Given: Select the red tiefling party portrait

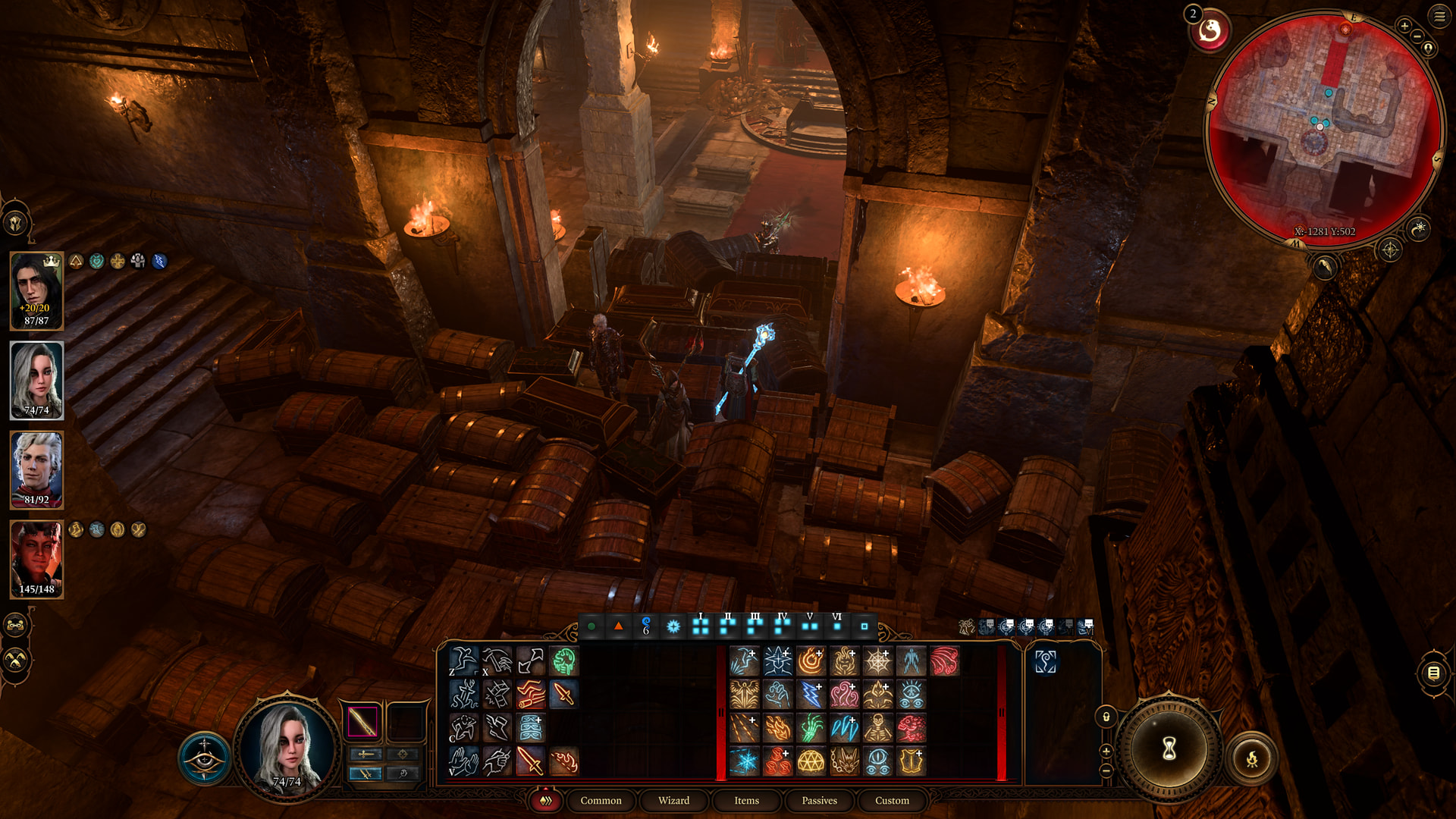Looking at the screenshot, I should click(36, 559).
